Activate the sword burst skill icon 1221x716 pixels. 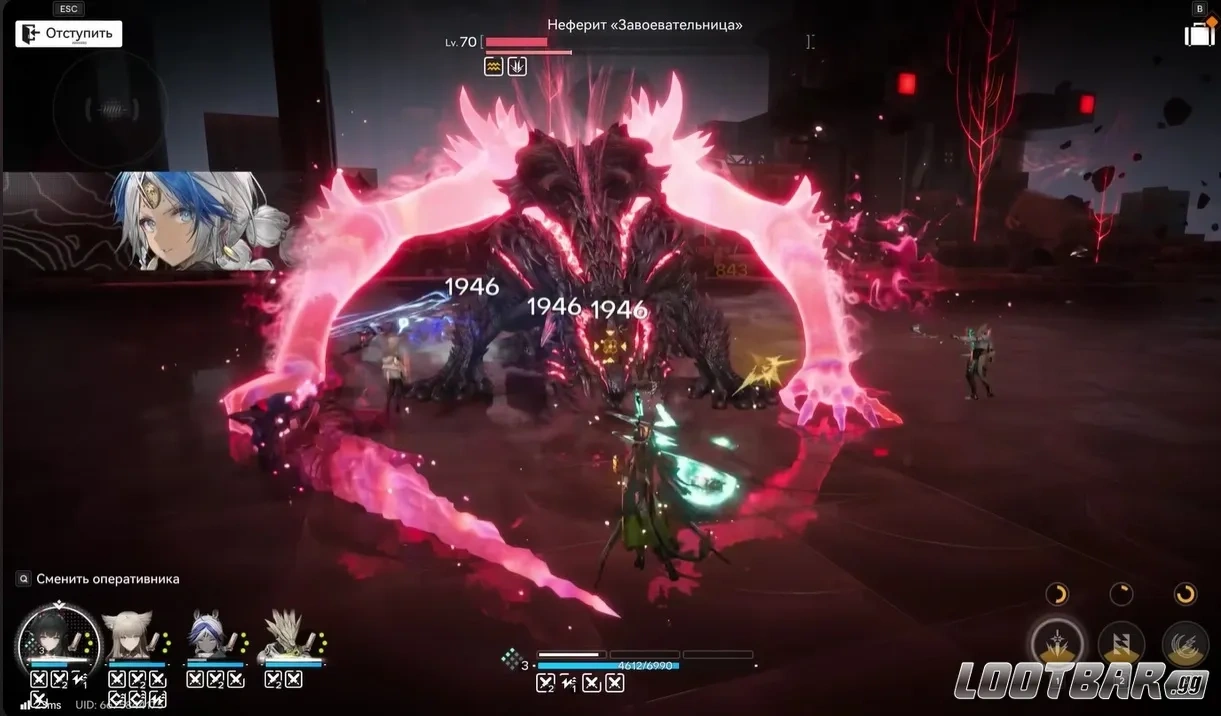(x=1058, y=642)
